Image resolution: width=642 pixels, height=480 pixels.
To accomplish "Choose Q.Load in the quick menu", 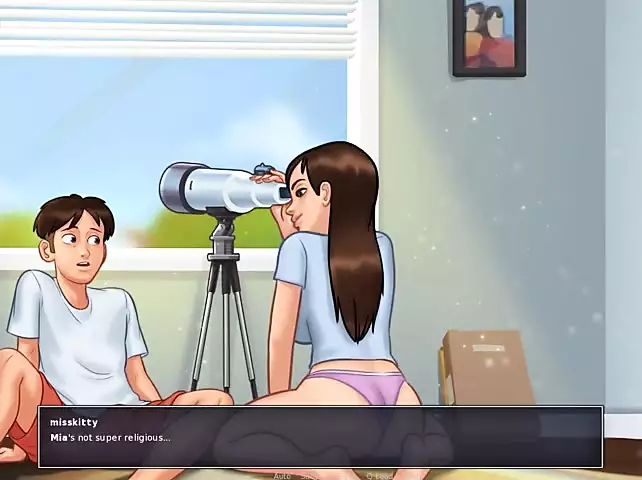I will coord(381,476).
